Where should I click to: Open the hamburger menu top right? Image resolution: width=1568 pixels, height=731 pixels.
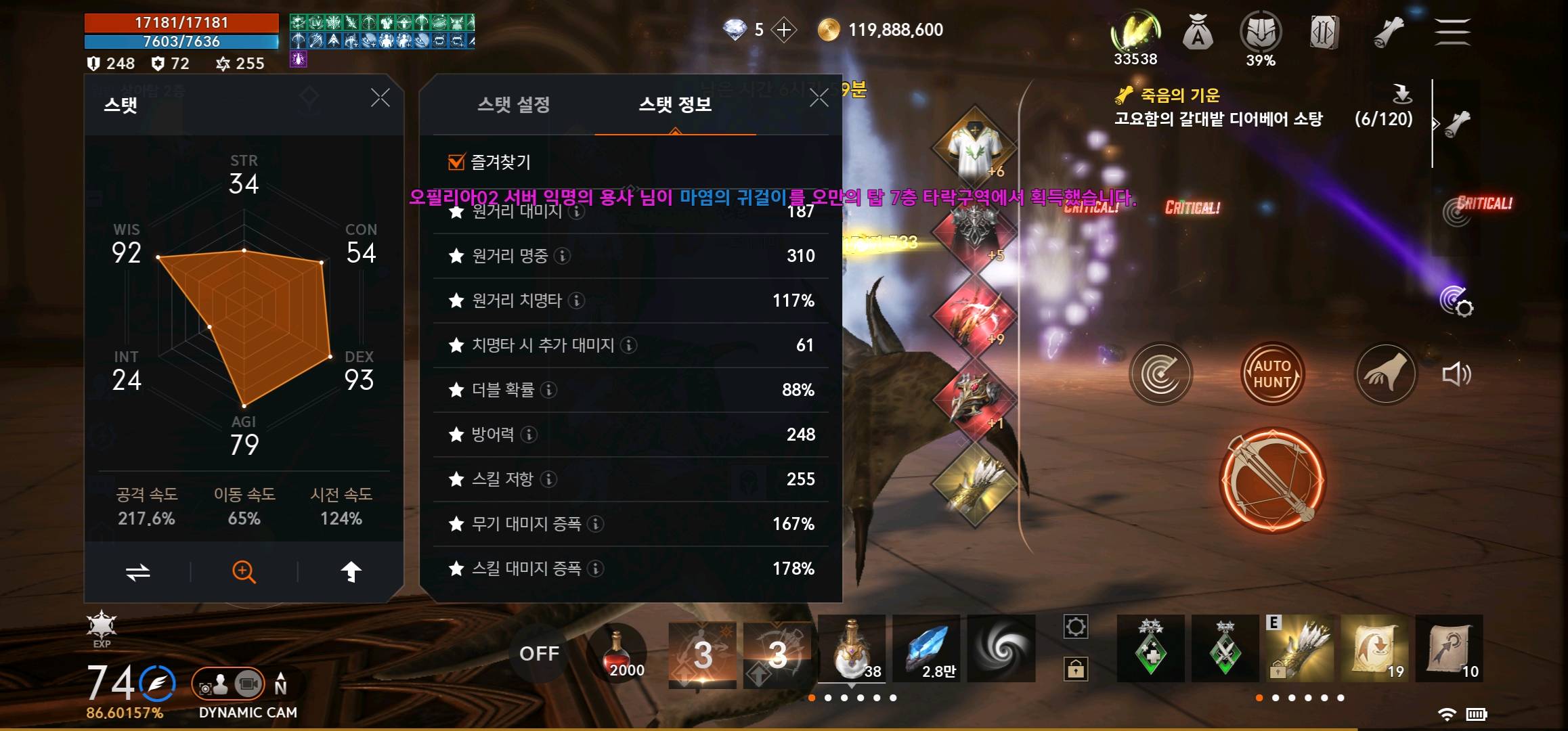click(1452, 31)
